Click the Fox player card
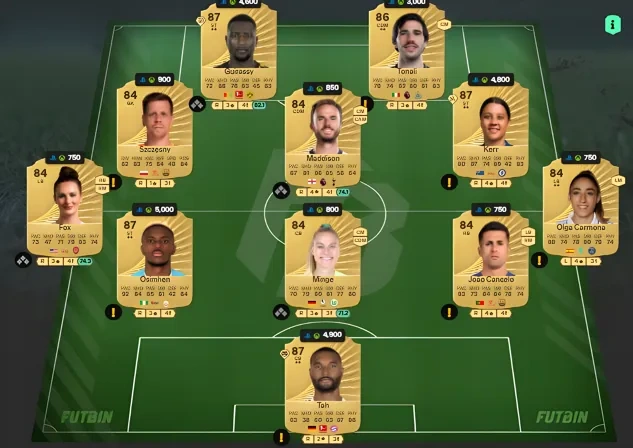The width and height of the screenshot is (633, 448). tap(65, 212)
